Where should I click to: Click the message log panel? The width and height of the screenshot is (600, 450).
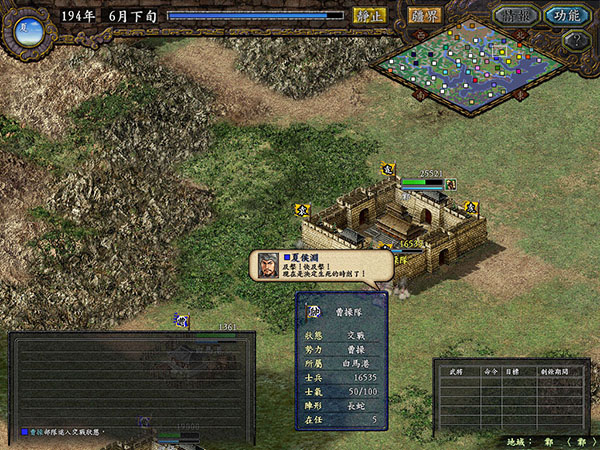[x=131, y=383]
